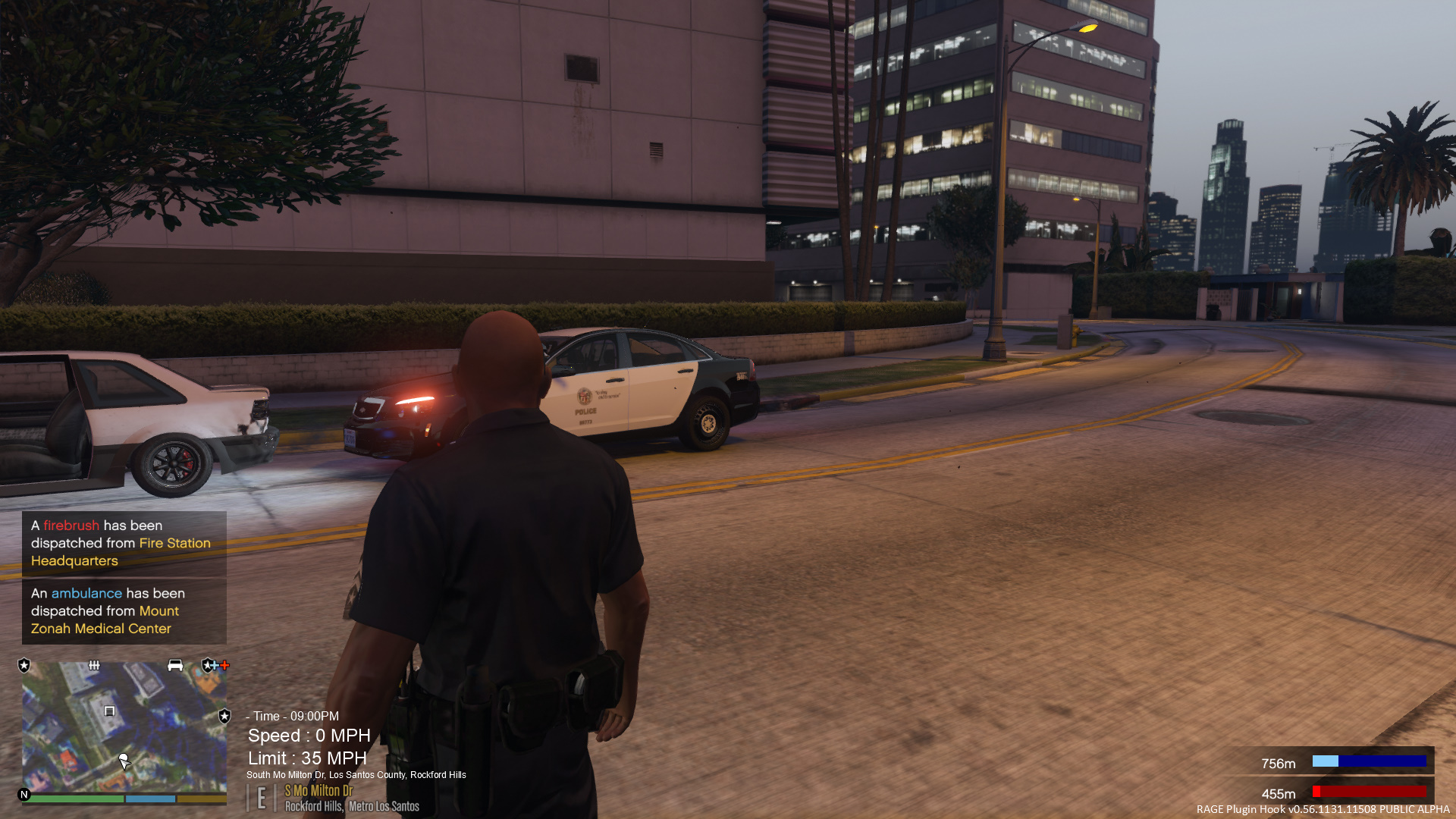Select the car blip on the minimap
Image resolution: width=1456 pixels, height=819 pixels.
175,665
